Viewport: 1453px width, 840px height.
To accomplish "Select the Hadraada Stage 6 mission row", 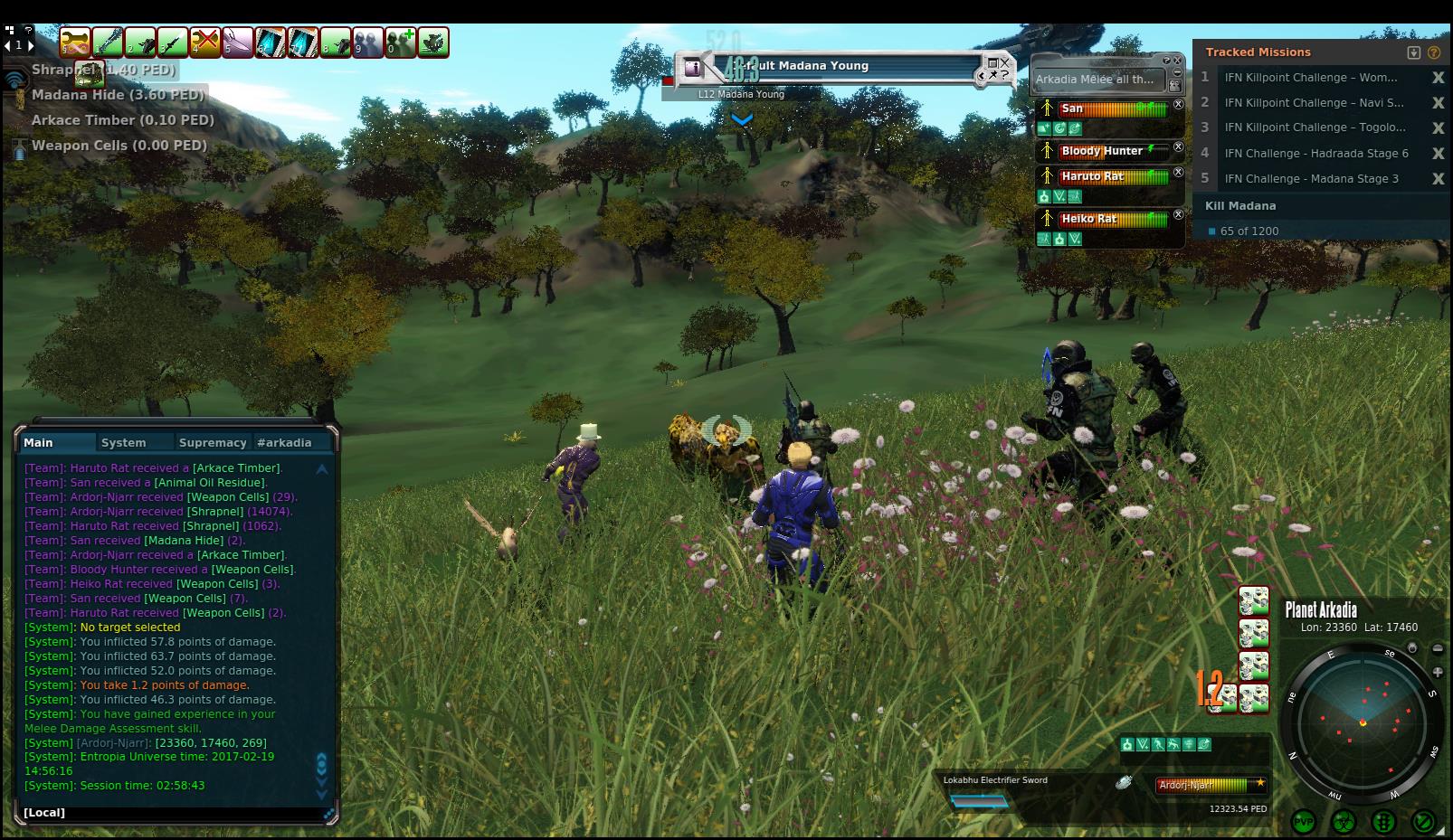I will (1315, 154).
